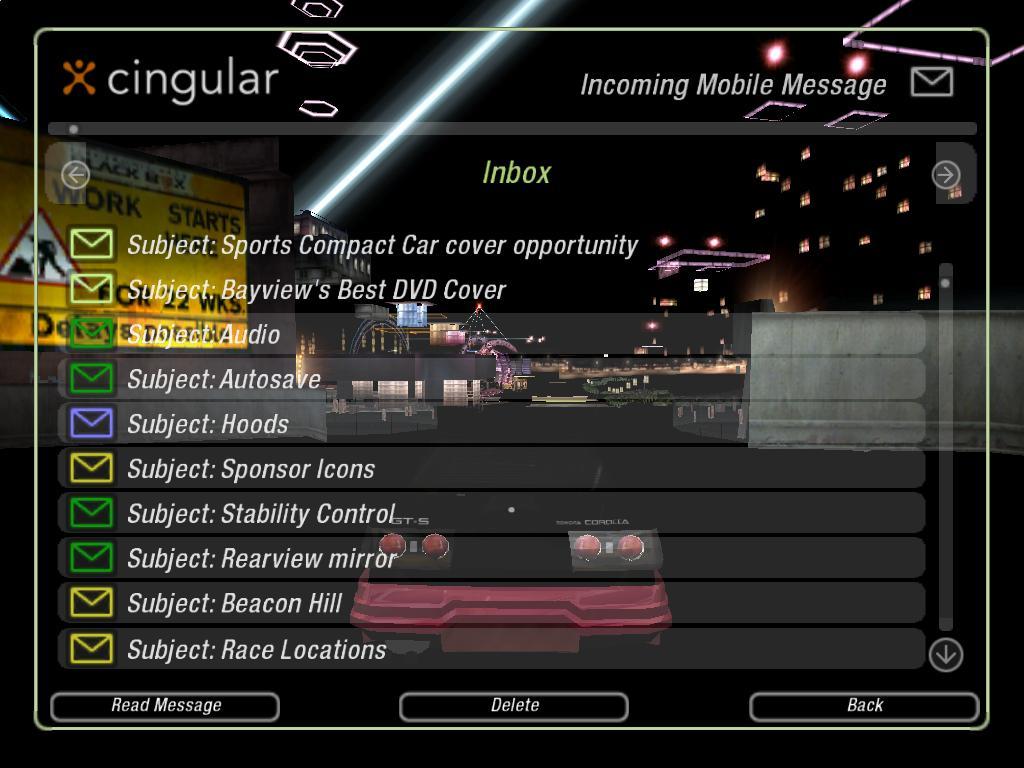
Task: Click the Read Message button
Action: point(165,706)
